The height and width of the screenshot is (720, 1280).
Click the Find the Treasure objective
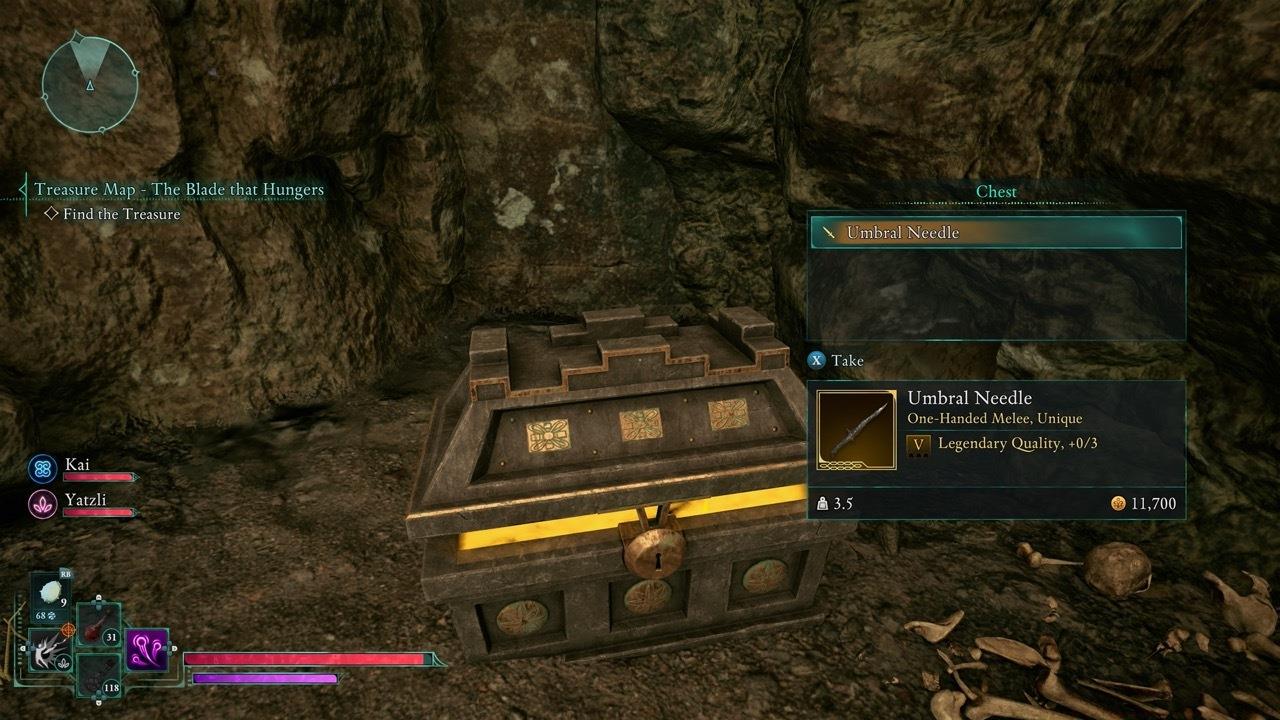pos(118,214)
